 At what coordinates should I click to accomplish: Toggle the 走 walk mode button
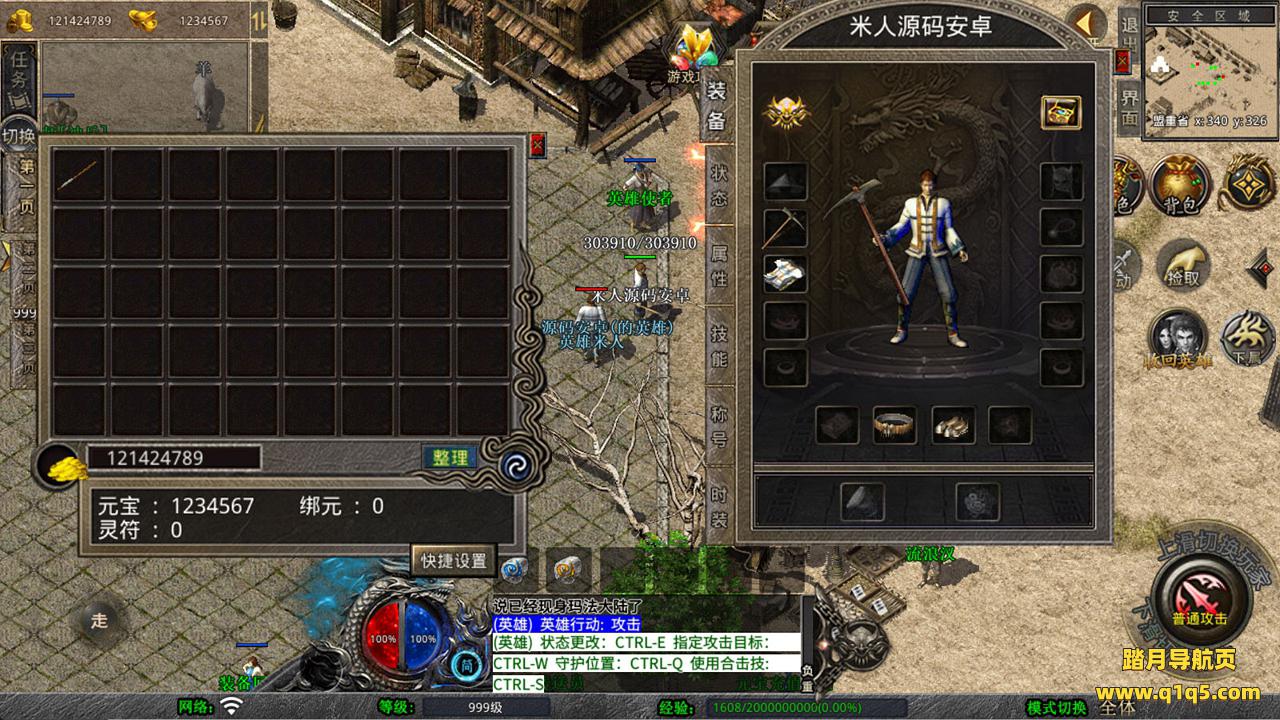(x=99, y=620)
